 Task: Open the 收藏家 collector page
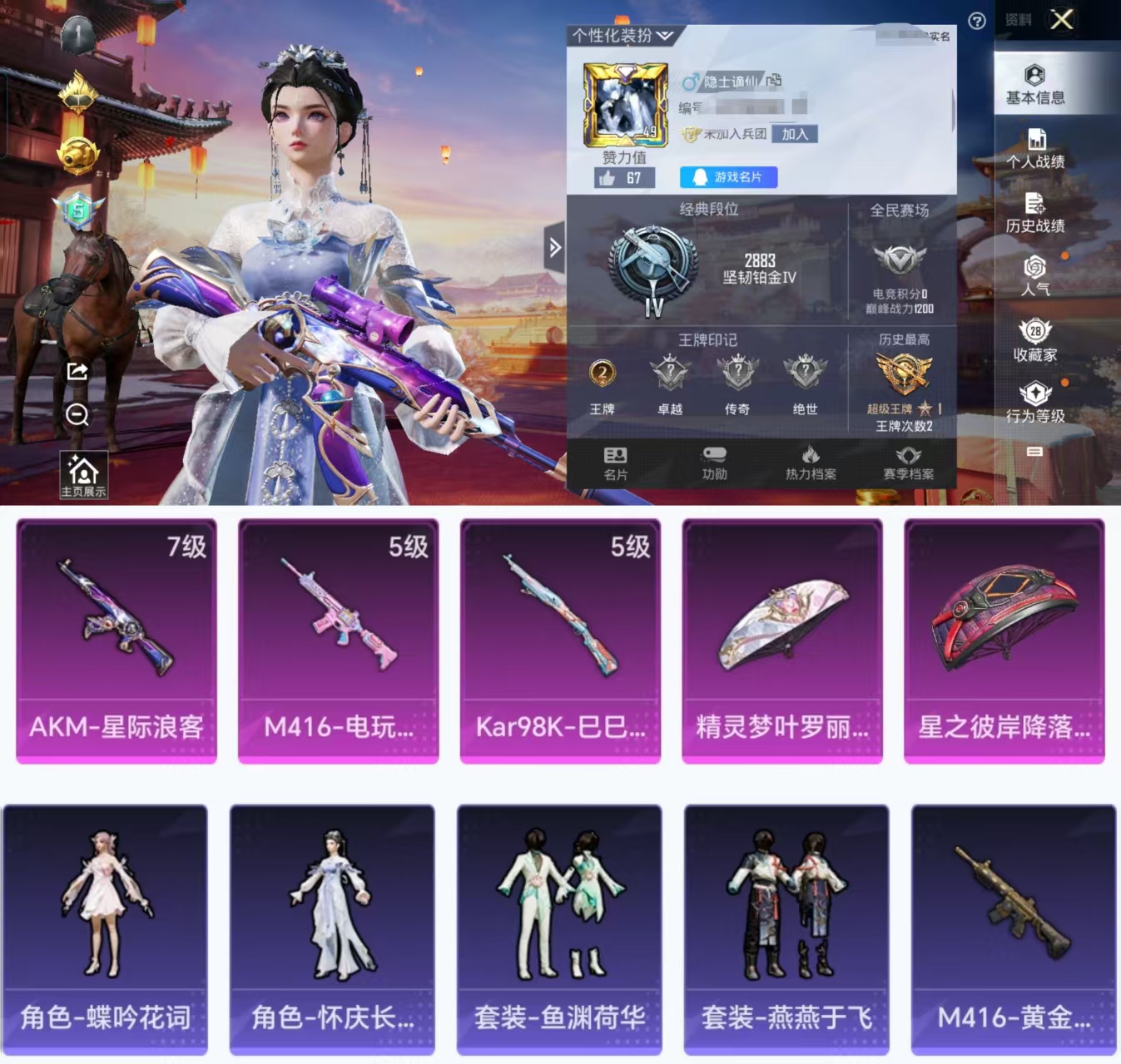click(1036, 344)
